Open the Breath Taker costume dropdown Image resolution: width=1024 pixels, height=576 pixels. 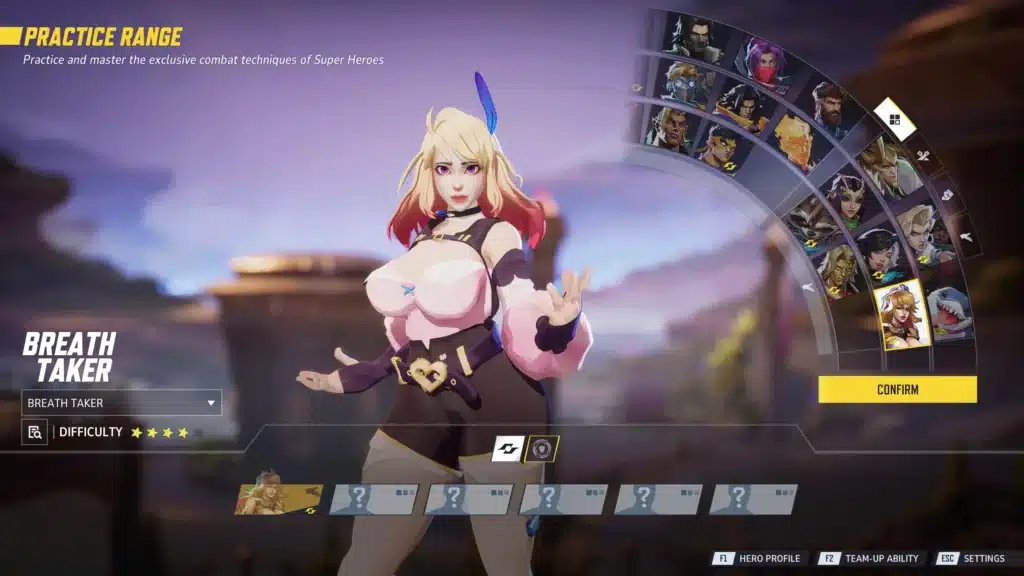coord(121,403)
